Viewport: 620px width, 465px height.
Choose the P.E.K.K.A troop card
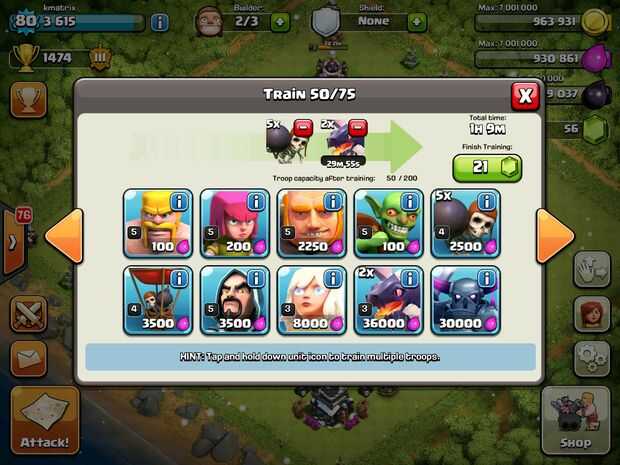point(465,299)
